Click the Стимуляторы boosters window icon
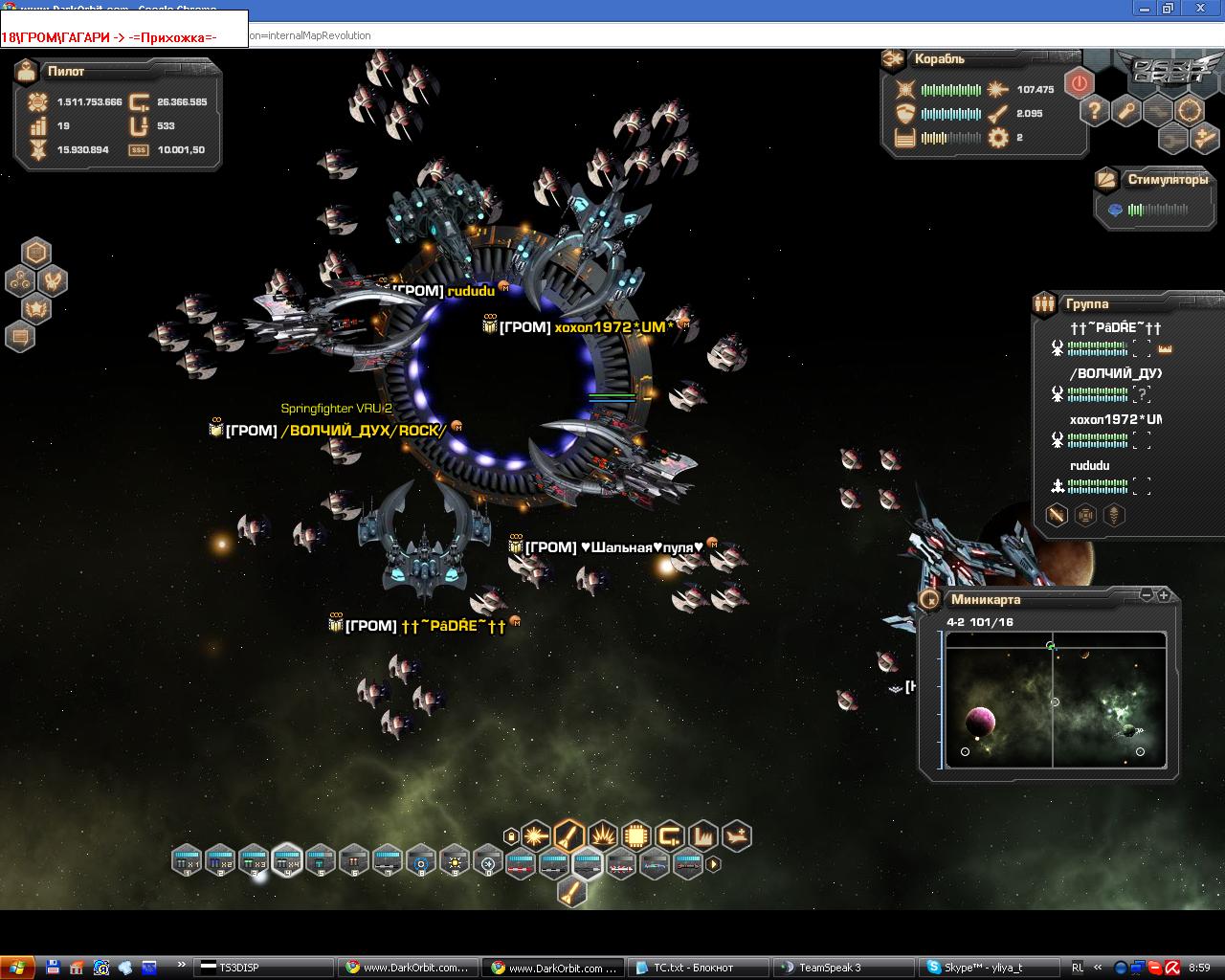 (1106, 179)
